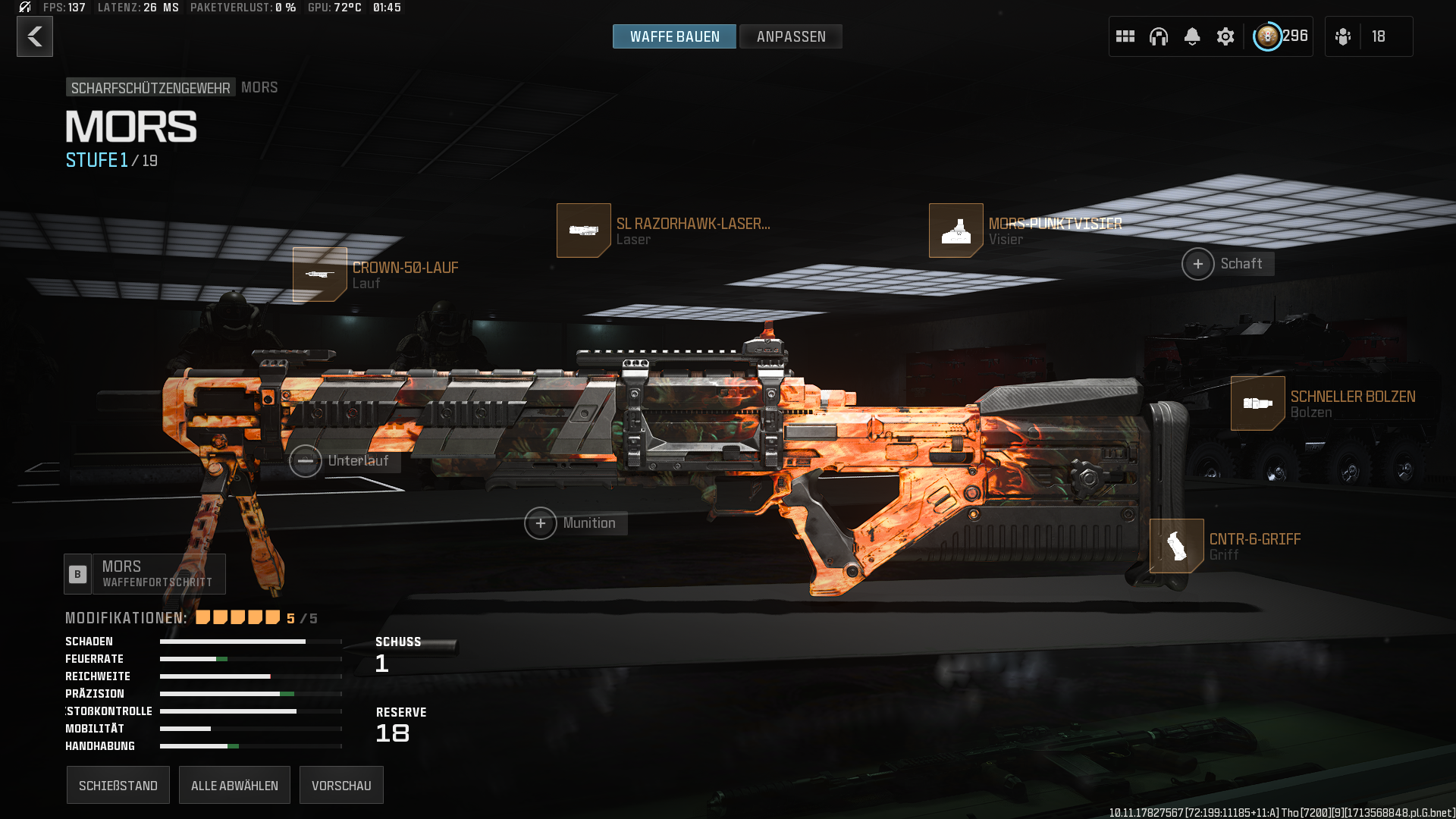
Task: Open MORS Waffenfortschritt progression
Action: [x=145, y=574]
